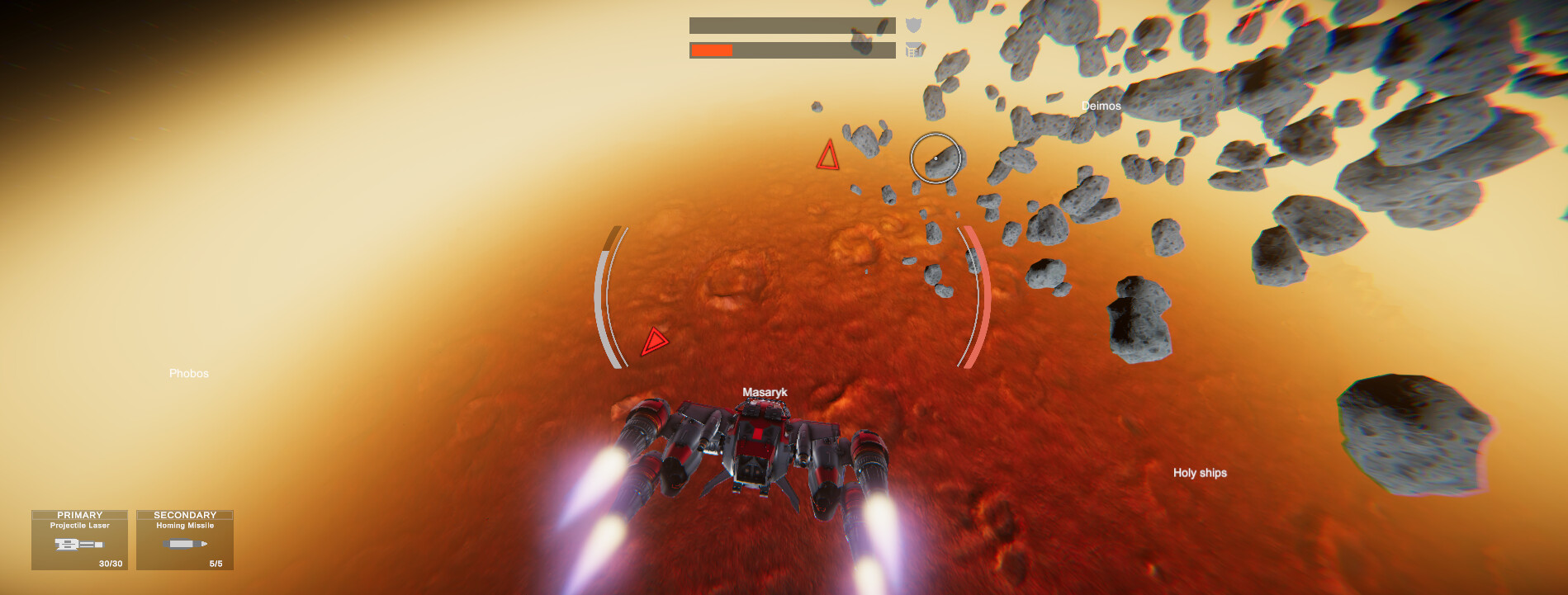Viewport: 1568px width, 595px height.
Task: Click the shield status icon near the health bars
Action: pos(912,26)
